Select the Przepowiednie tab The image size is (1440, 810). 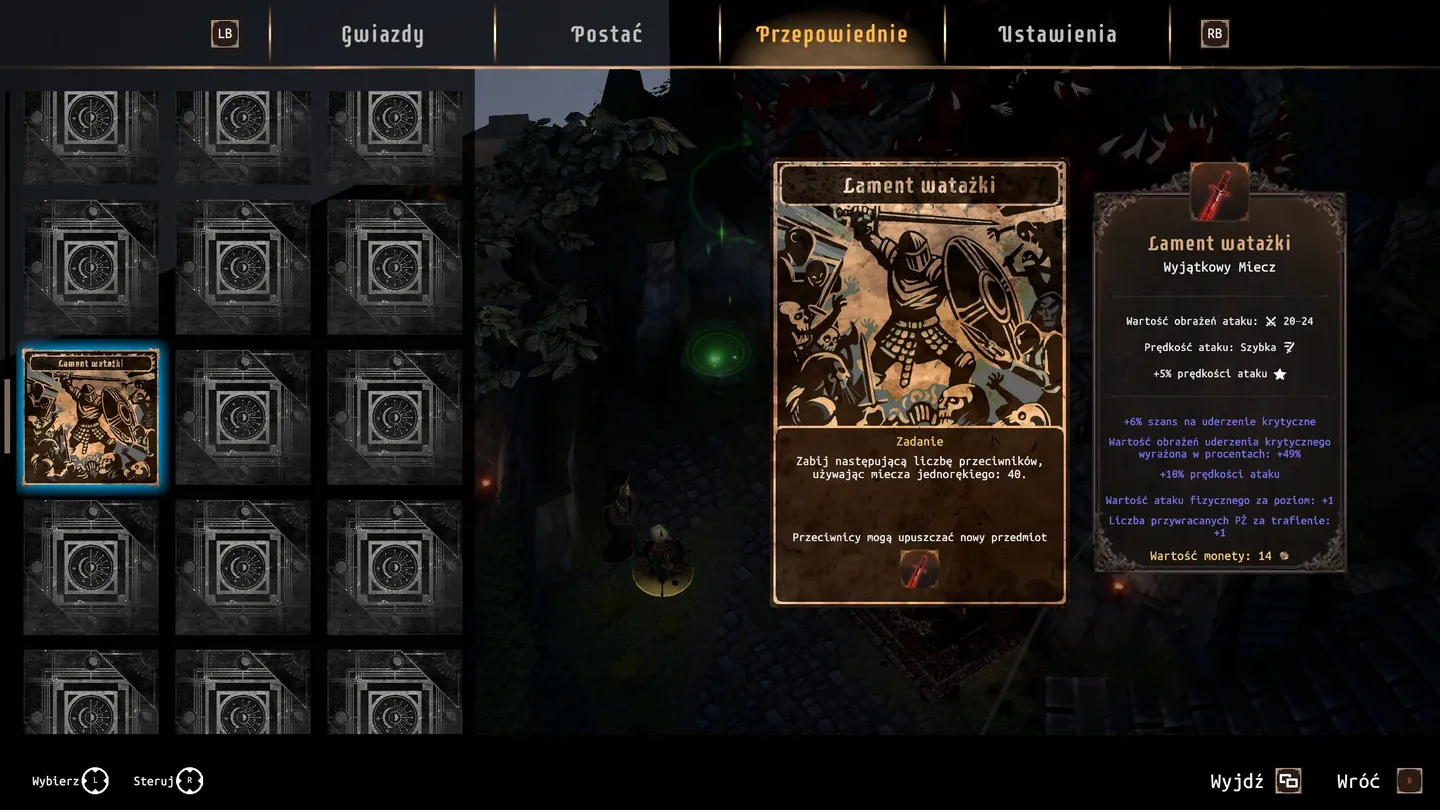click(831, 34)
